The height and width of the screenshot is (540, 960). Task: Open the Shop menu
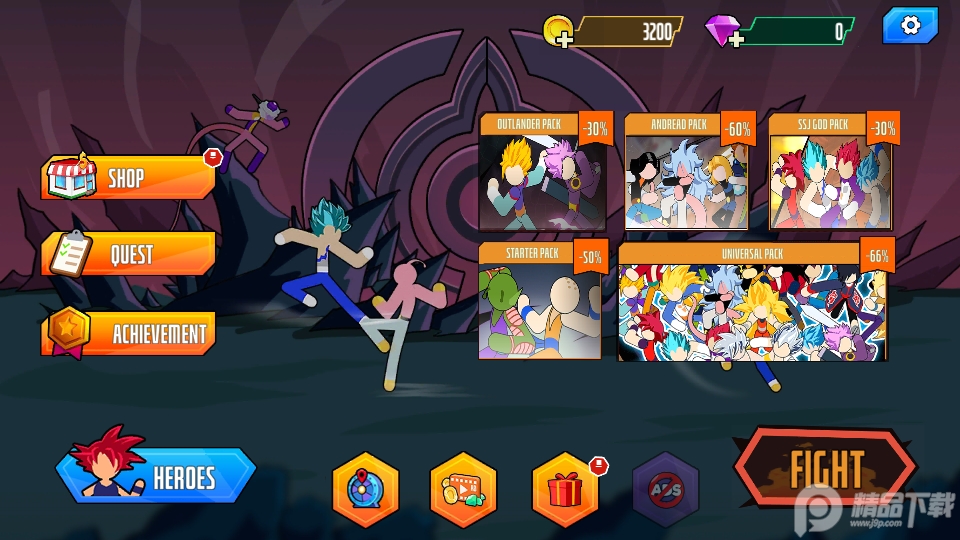[x=128, y=179]
